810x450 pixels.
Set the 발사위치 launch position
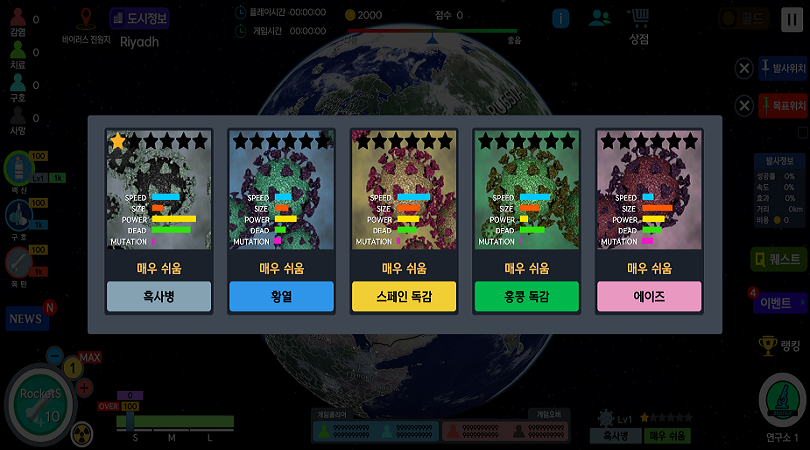[782, 68]
